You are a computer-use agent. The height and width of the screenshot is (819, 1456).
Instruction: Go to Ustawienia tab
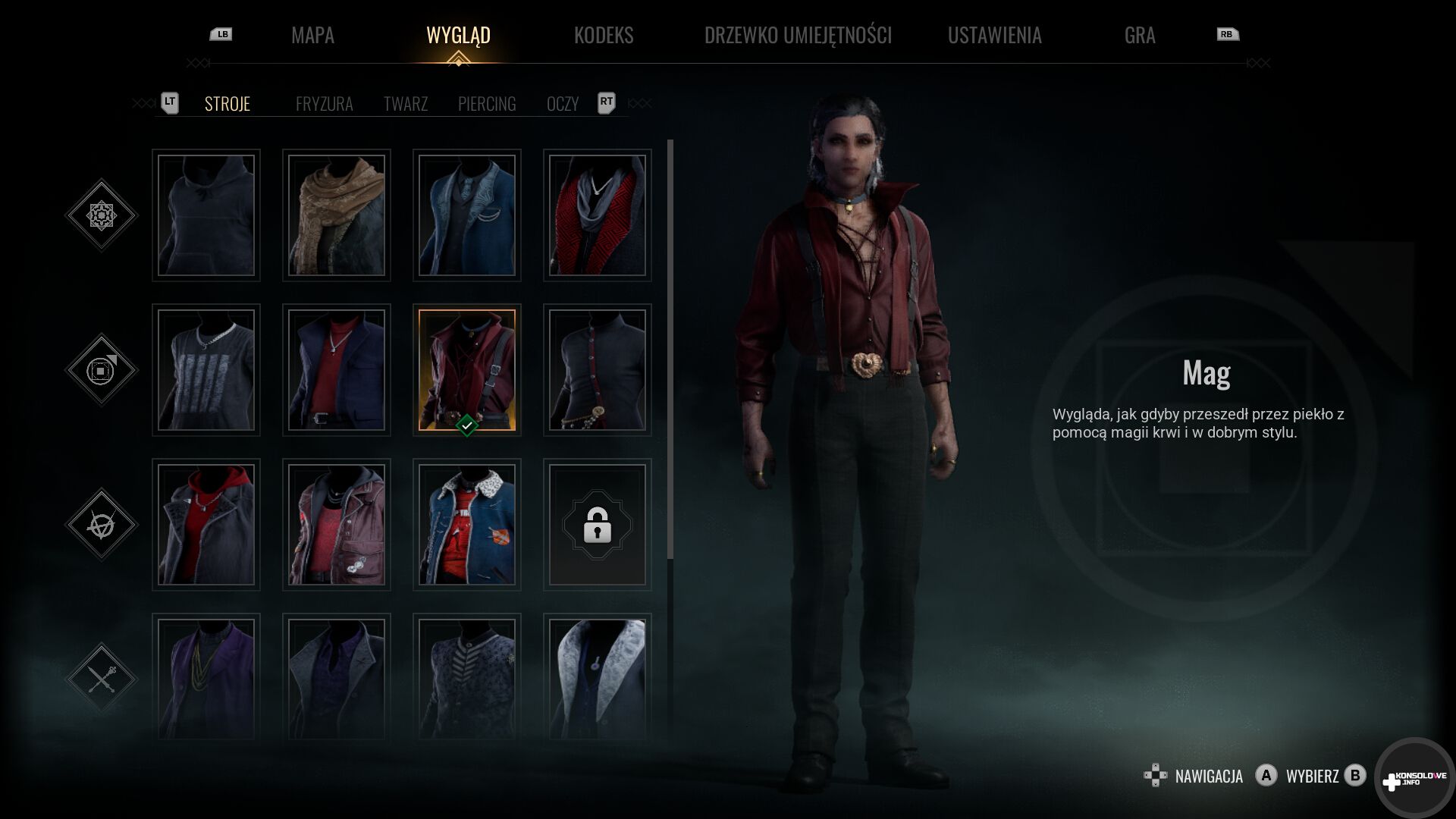994,35
